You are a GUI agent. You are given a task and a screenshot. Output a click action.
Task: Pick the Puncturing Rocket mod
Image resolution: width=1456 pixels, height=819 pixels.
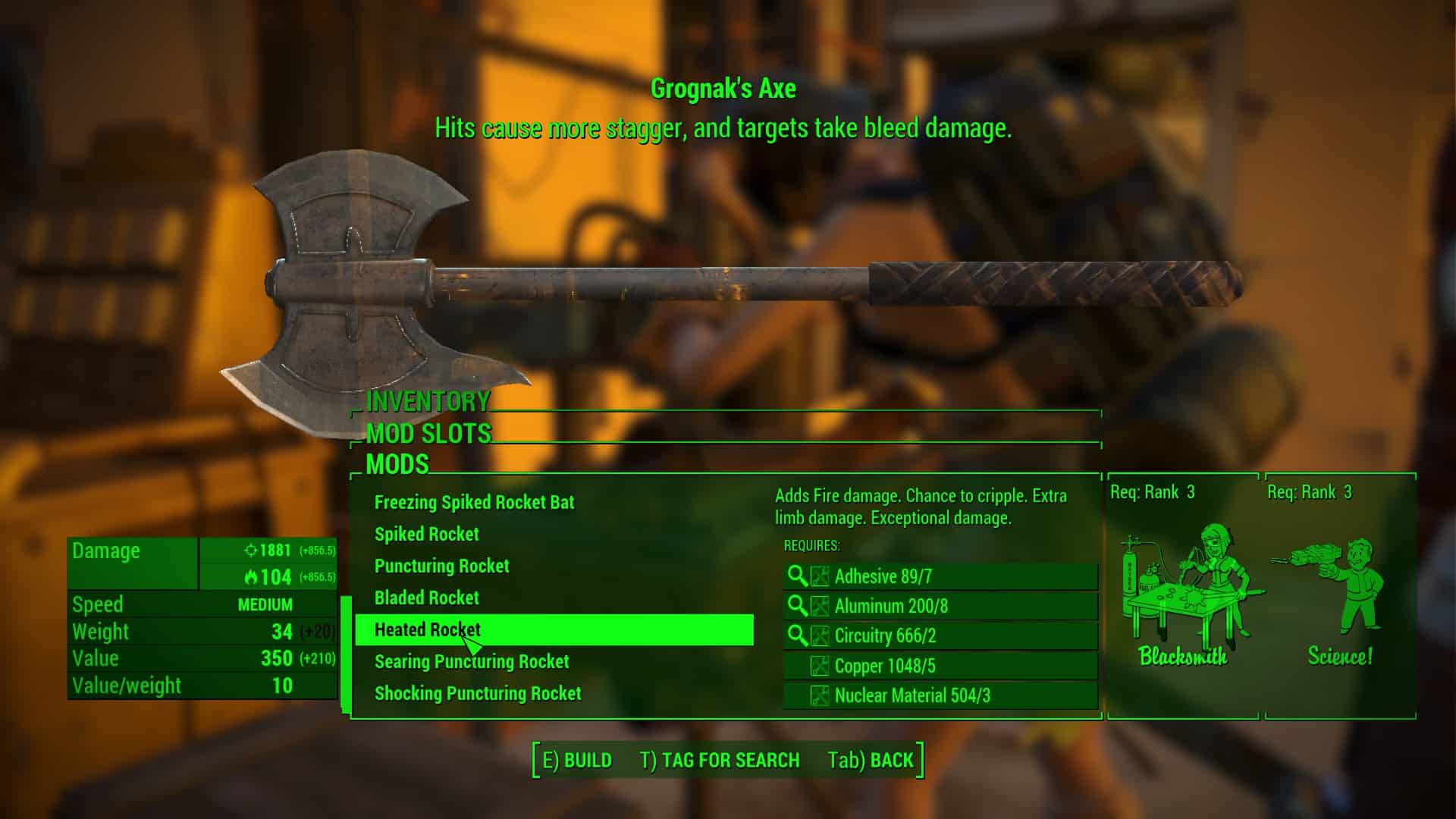(x=441, y=566)
